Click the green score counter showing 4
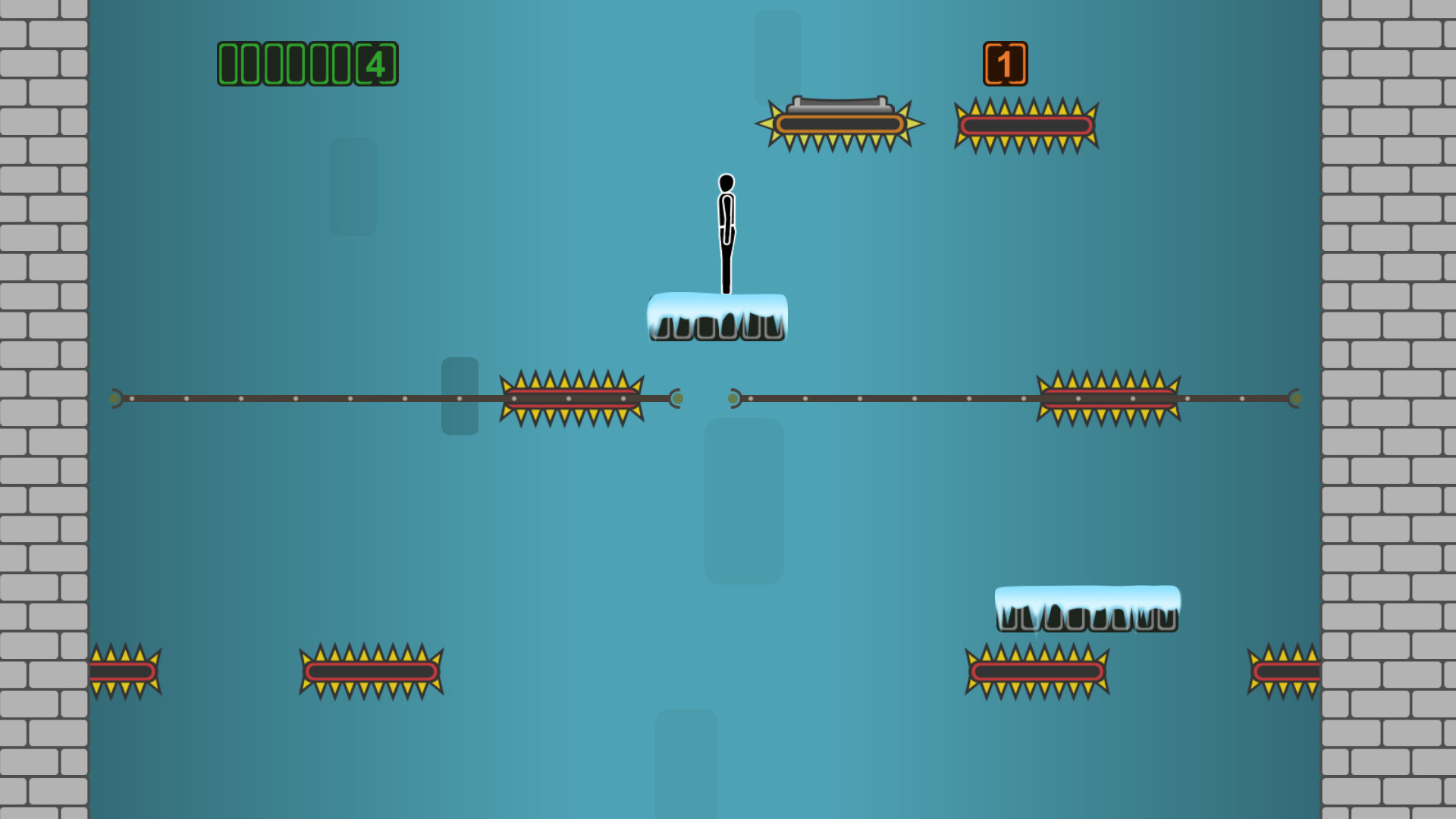Viewport: 1456px width, 819px height. coord(307,64)
